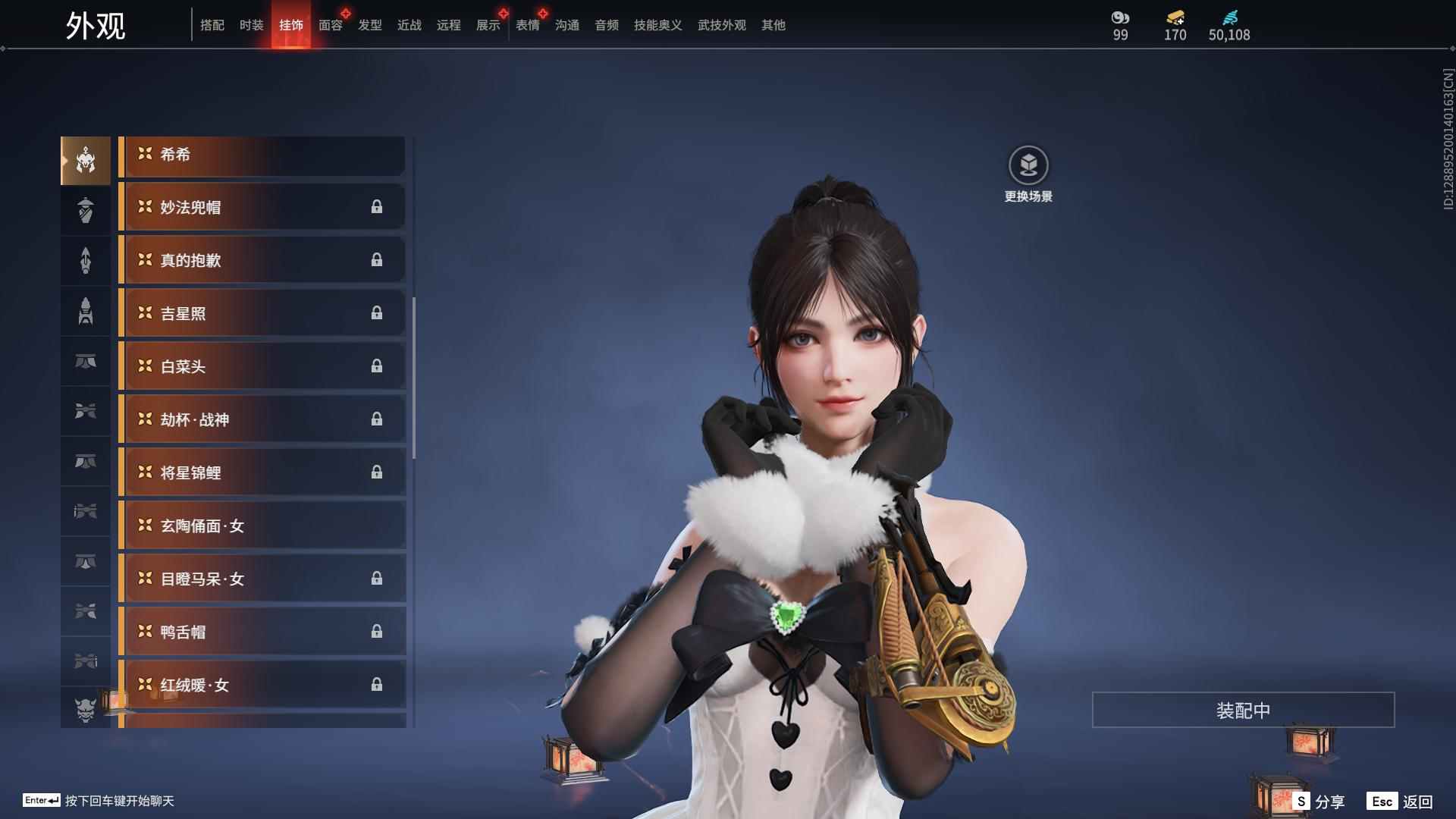Select the 面容 tab
Viewport: 1456px width, 819px height.
331,25
